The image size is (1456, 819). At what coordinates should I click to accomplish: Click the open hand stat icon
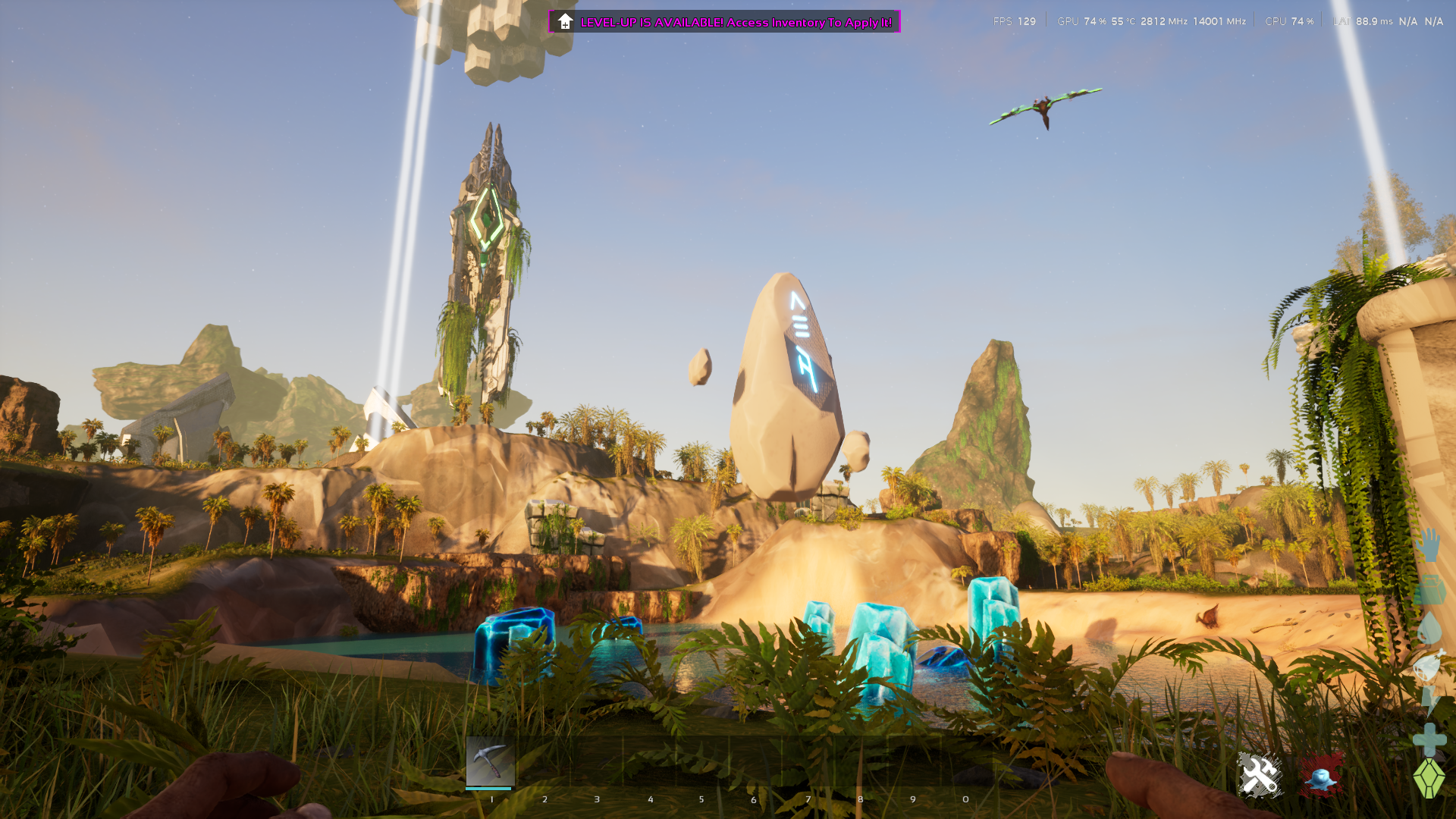click(1429, 545)
